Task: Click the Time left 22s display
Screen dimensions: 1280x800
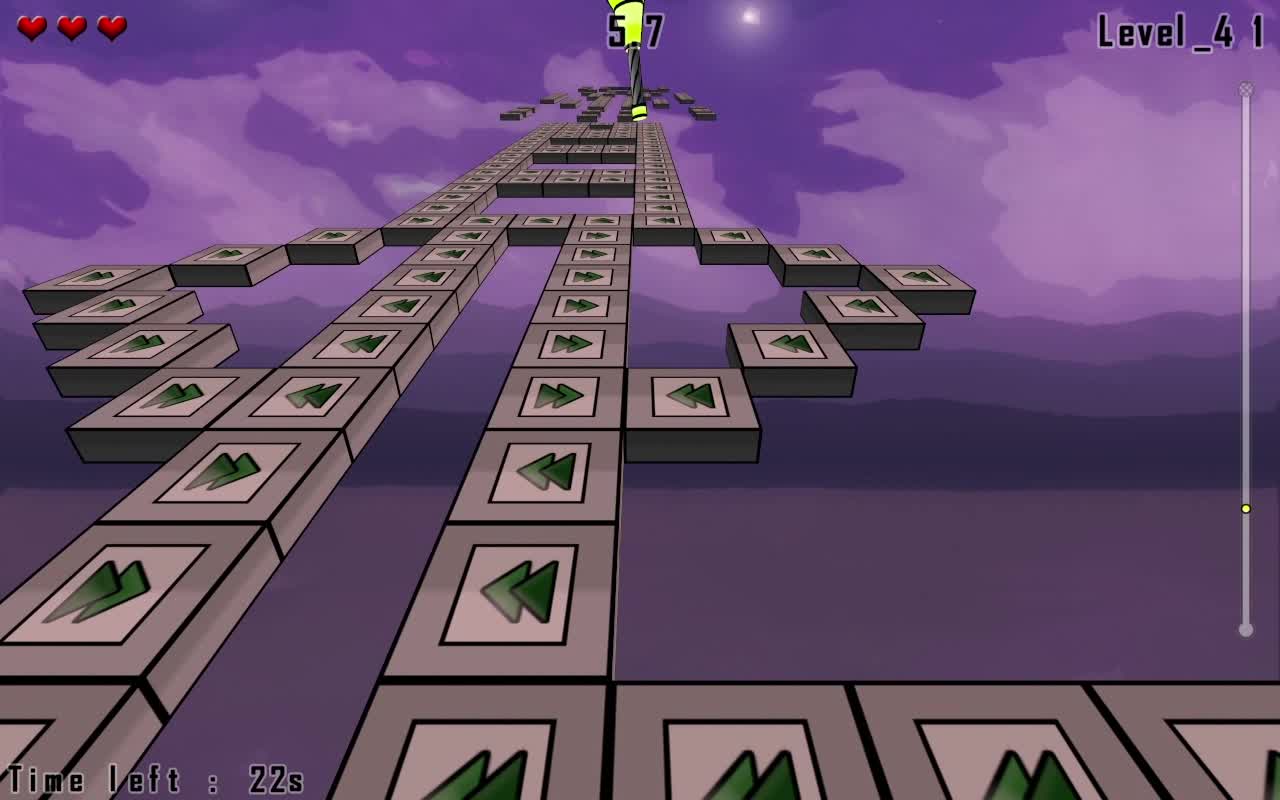Action: [155, 777]
